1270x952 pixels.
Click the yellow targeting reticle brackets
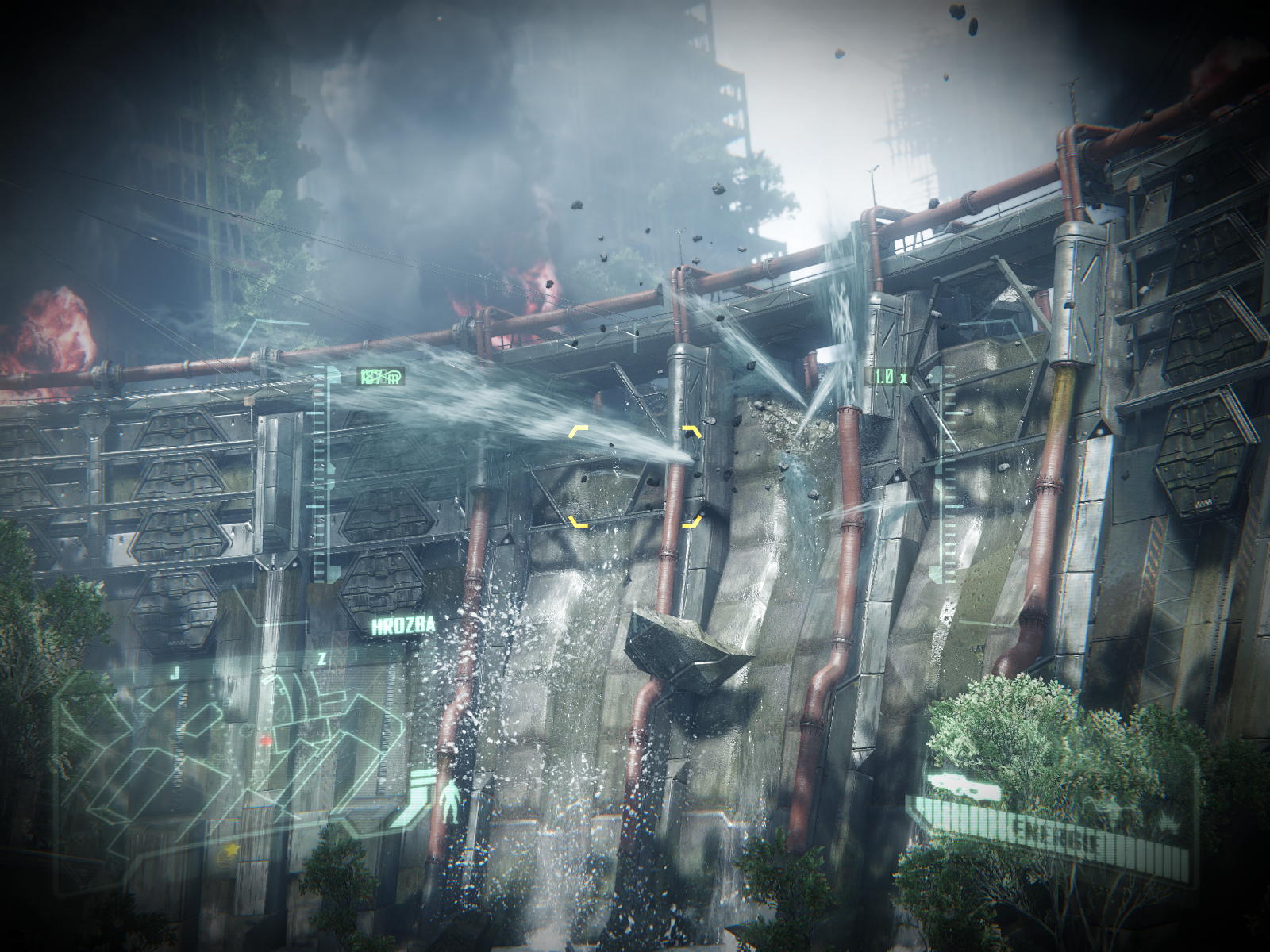pyautogui.click(x=636, y=476)
